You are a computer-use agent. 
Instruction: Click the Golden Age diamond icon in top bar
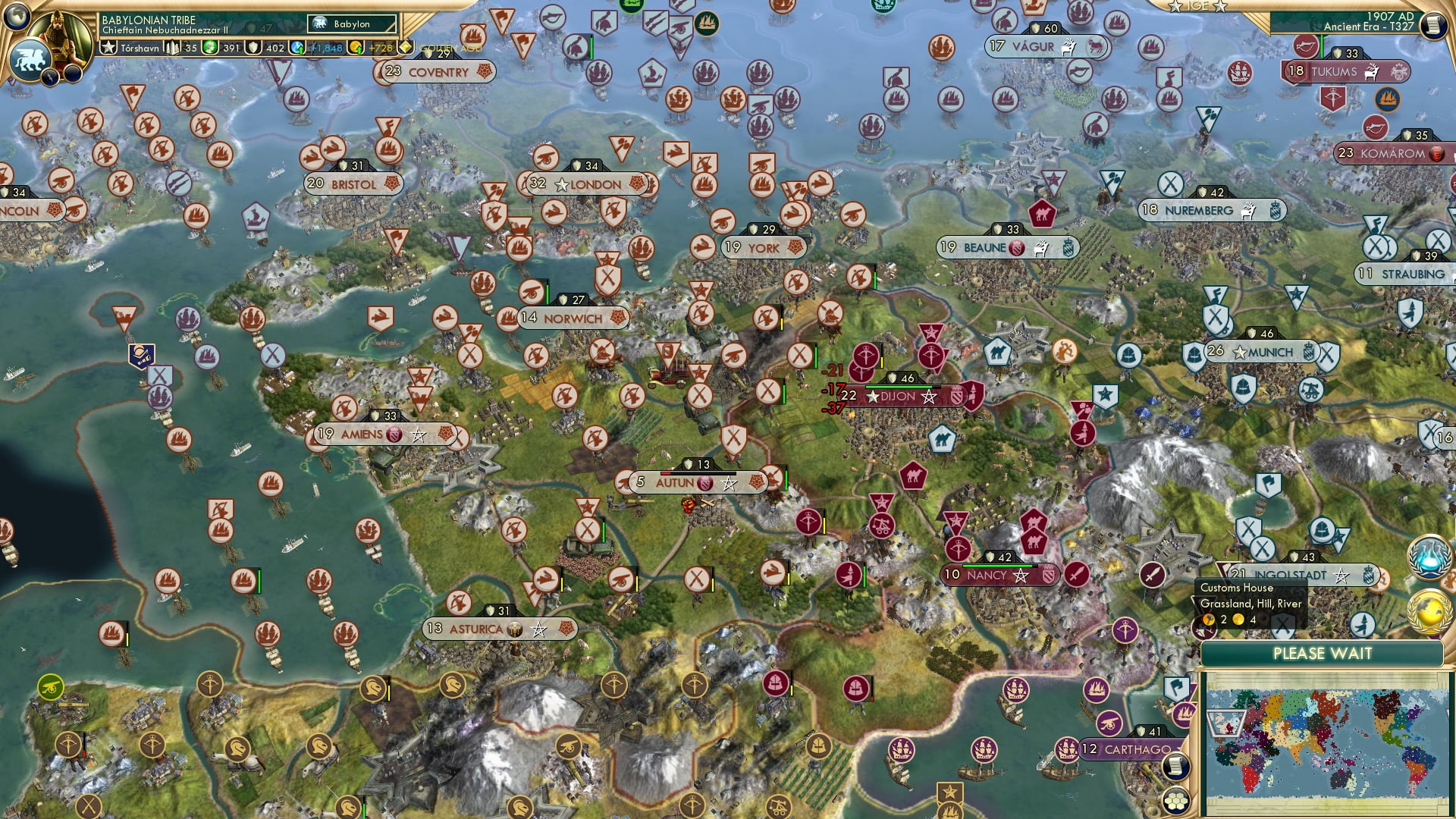click(404, 47)
